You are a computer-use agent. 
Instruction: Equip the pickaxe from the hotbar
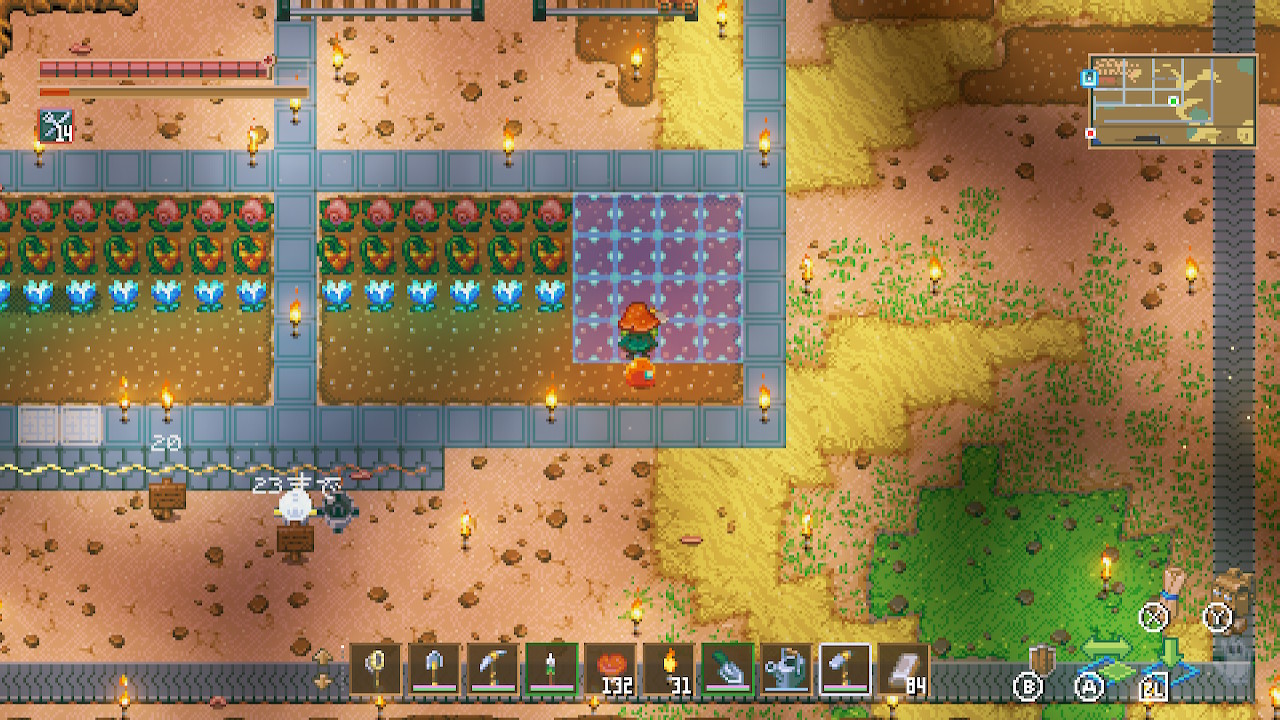click(493, 668)
